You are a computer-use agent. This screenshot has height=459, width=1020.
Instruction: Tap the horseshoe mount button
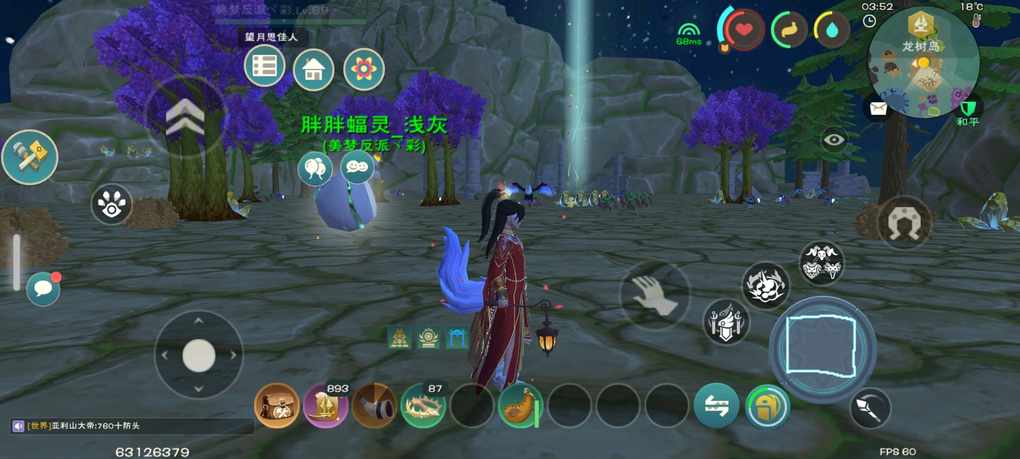tap(904, 222)
